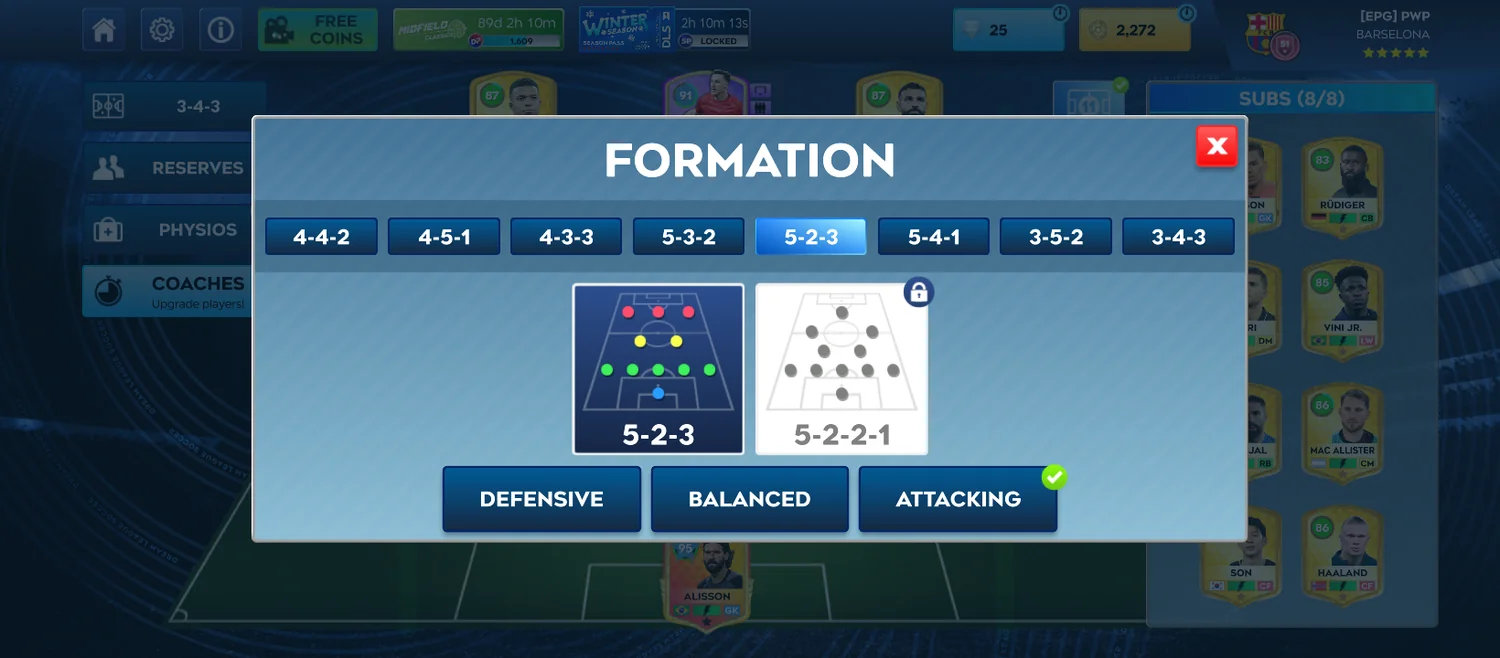Image resolution: width=1500 pixels, height=658 pixels.
Task: Close the Formation dialog
Action: (1216, 147)
